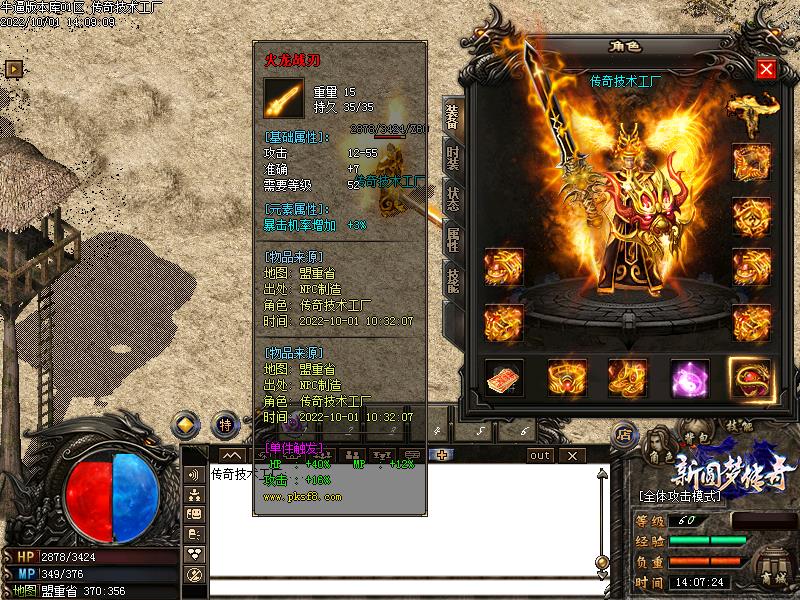This screenshot has width=800, height=600.
Task: Close the character panel with the red X
Action: point(766,68)
